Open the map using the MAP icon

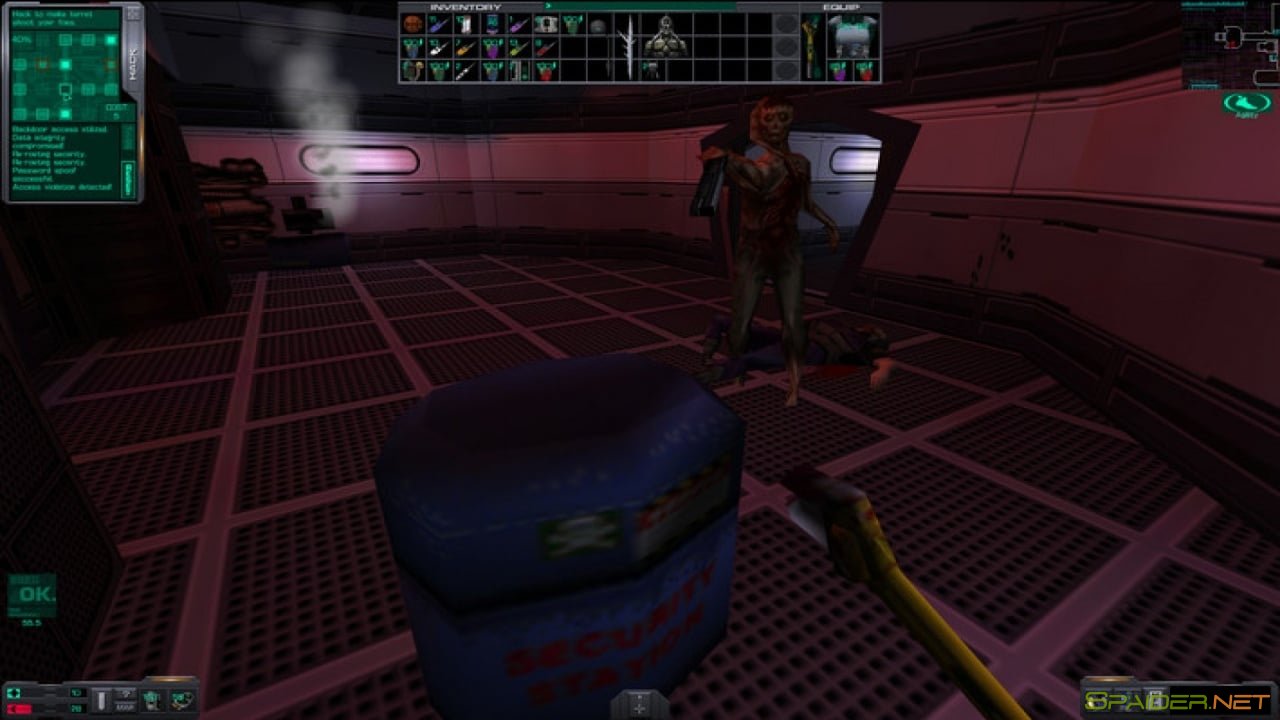126,701
